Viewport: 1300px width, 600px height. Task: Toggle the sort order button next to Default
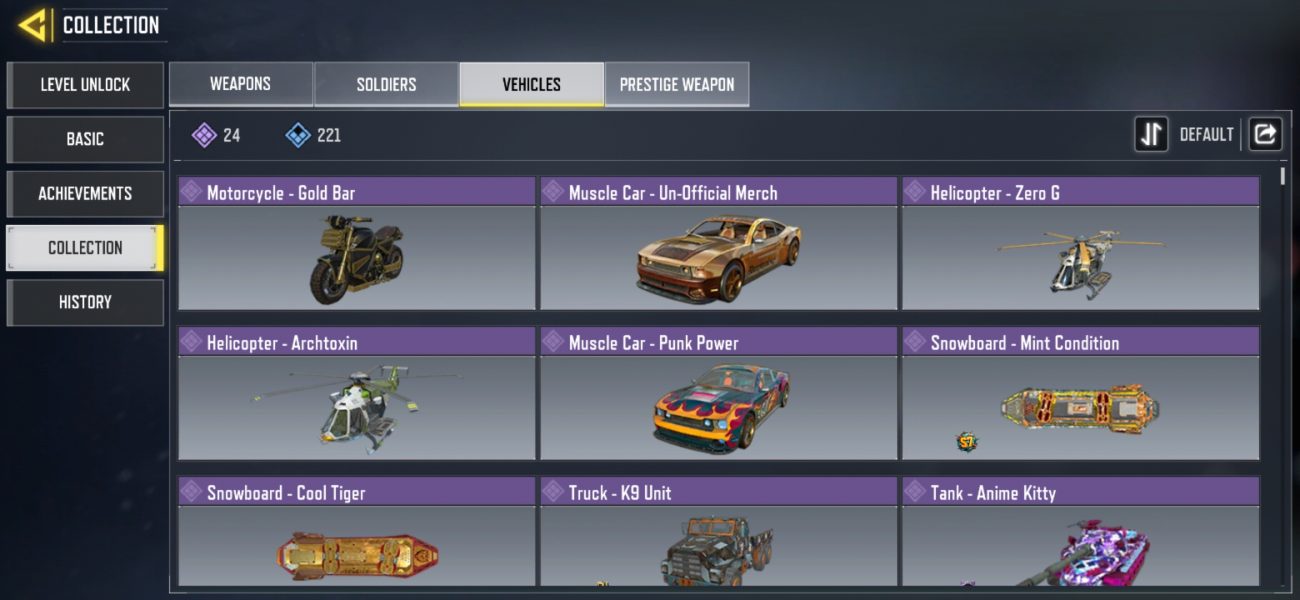tap(1151, 134)
